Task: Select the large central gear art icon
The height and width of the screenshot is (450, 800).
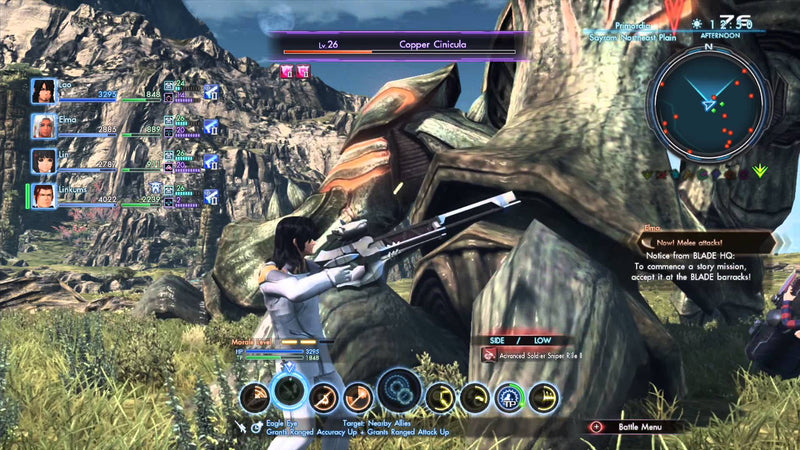Action: pyautogui.click(x=399, y=390)
